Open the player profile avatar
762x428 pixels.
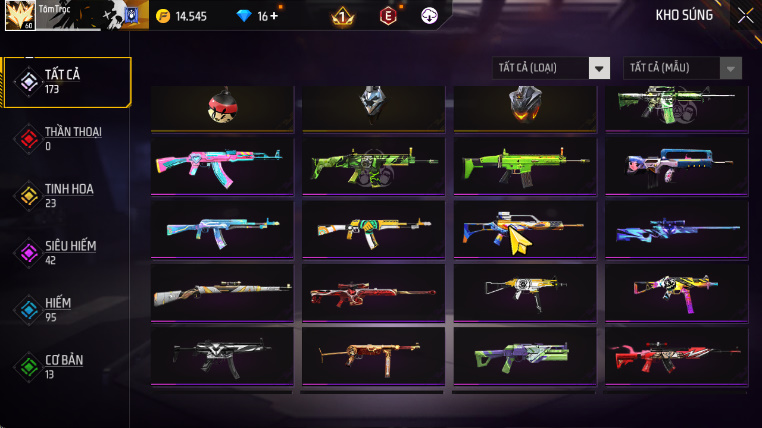tap(20, 15)
